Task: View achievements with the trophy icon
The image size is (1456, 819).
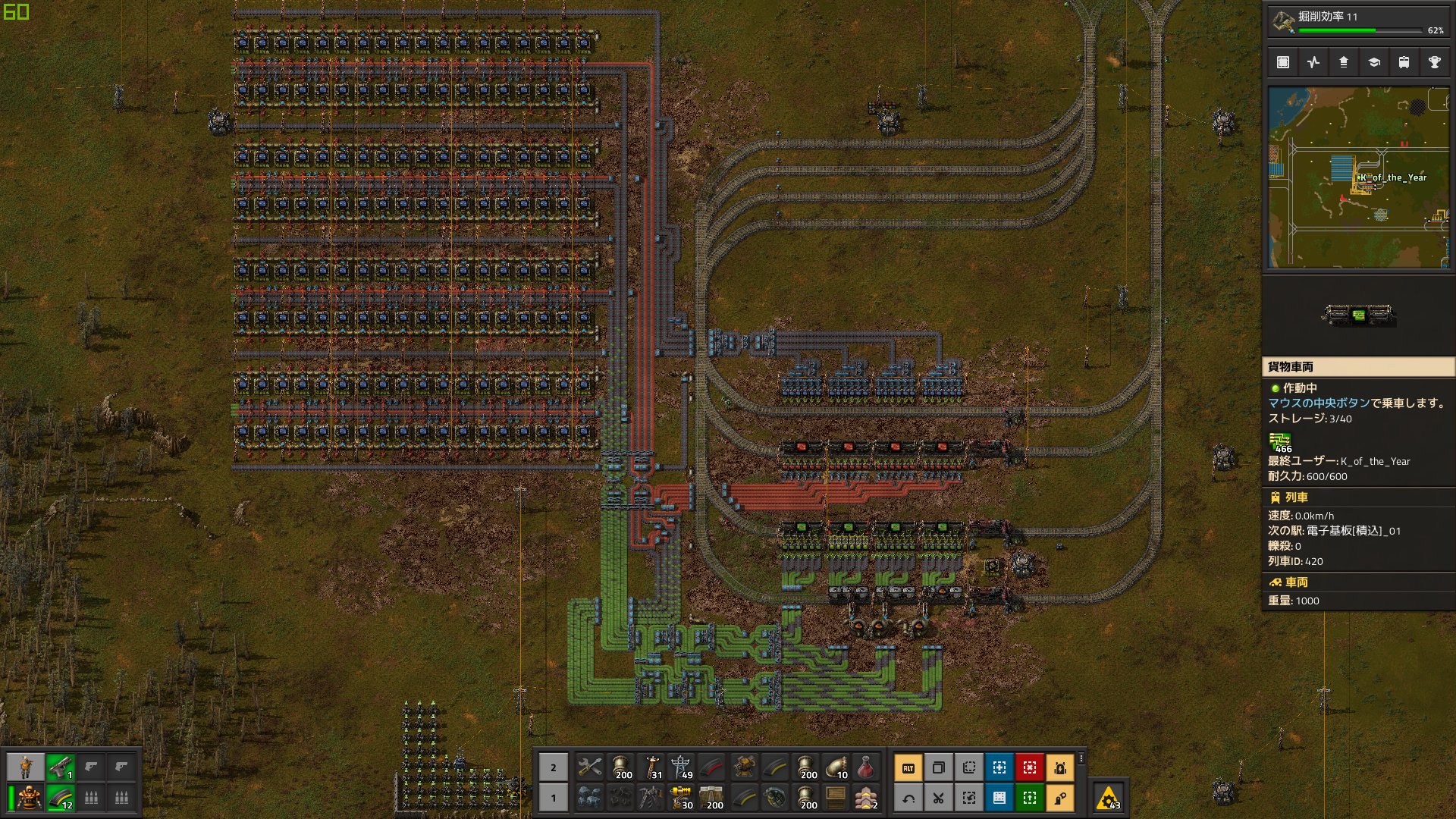Action: click(1435, 62)
